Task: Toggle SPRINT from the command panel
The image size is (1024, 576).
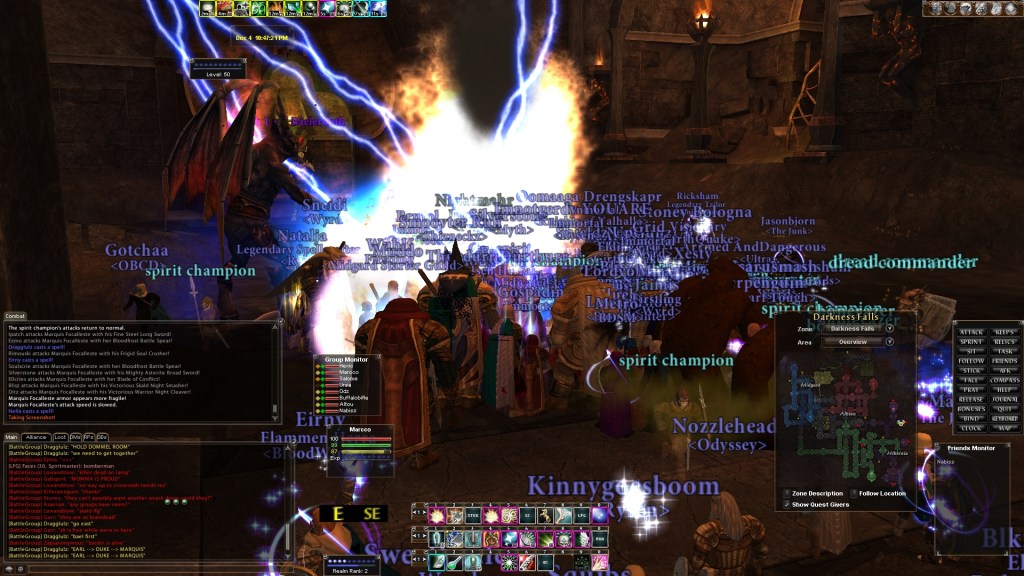Action: click(x=971, y=342)
